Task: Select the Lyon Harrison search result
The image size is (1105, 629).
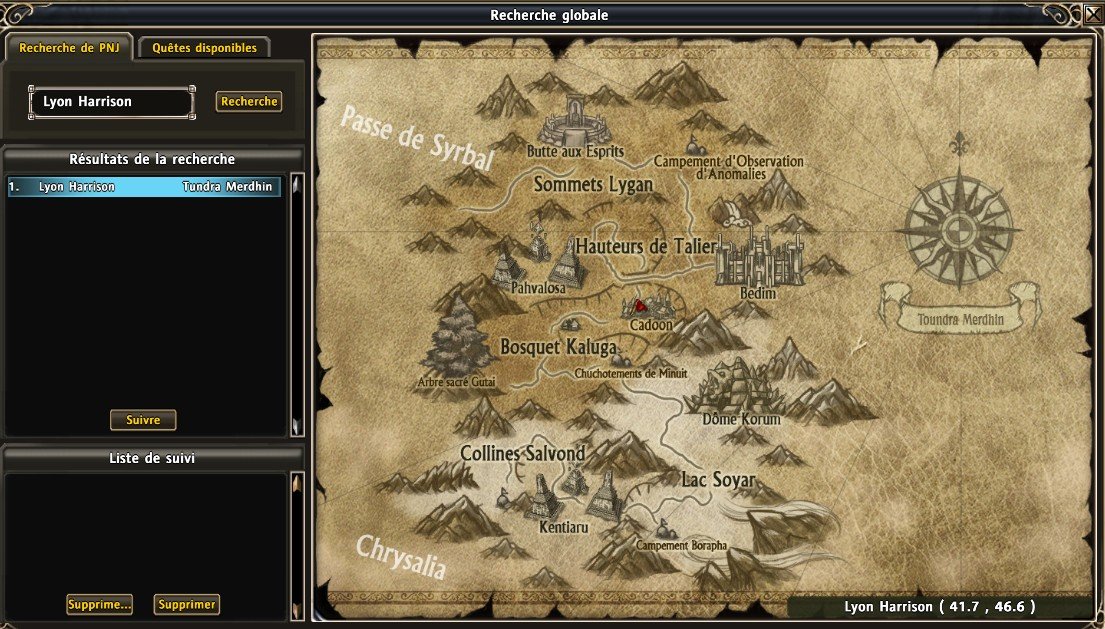Action: click(144, 187)
